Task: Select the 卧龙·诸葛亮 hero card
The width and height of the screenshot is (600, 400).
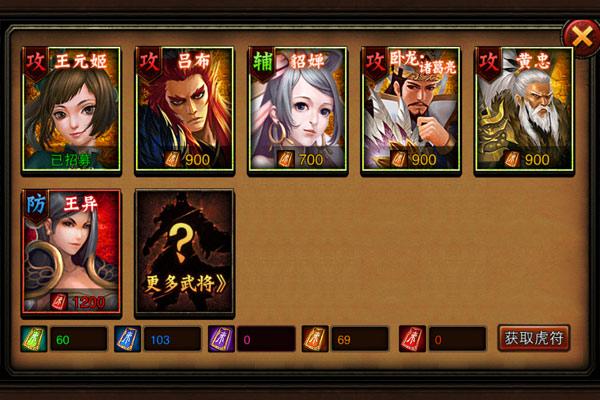Action: (410, 110)
